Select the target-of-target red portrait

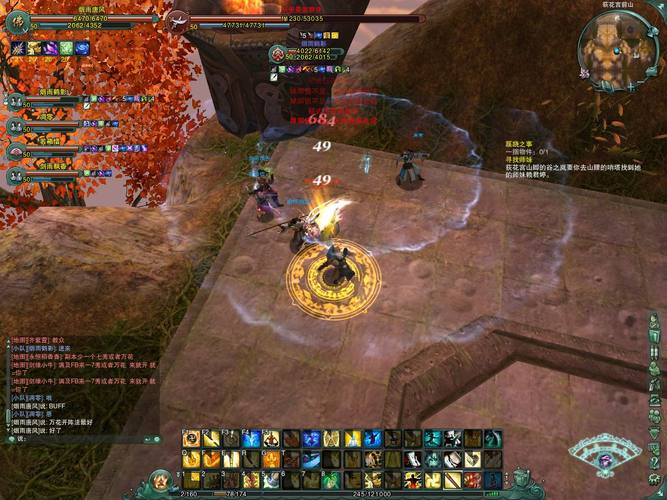pyautogui.click(x=277, y=53)
